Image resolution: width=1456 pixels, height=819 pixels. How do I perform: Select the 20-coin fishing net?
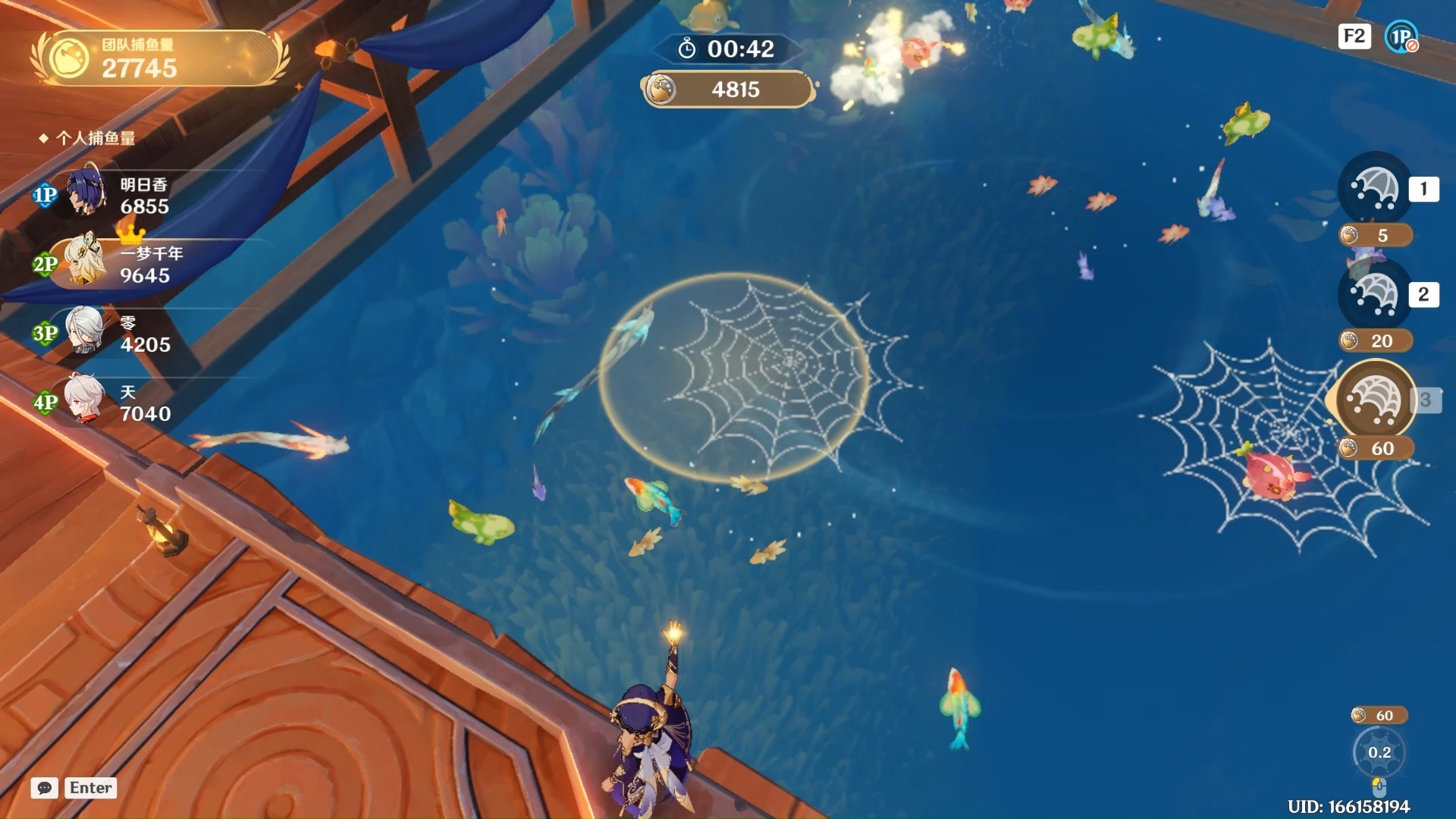click(x=1374, y=295)
